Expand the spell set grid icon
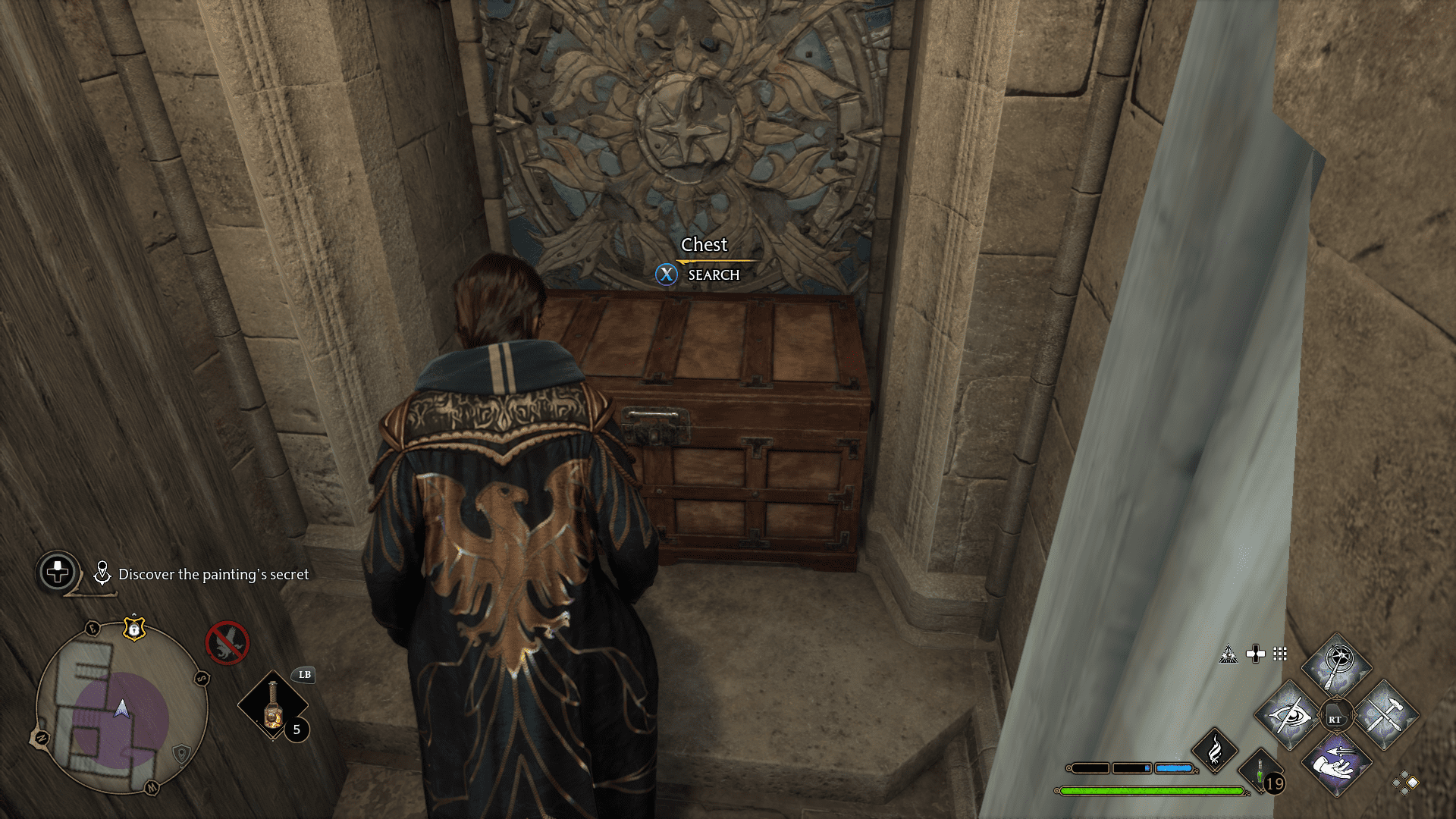 [x=1279, y=654]
